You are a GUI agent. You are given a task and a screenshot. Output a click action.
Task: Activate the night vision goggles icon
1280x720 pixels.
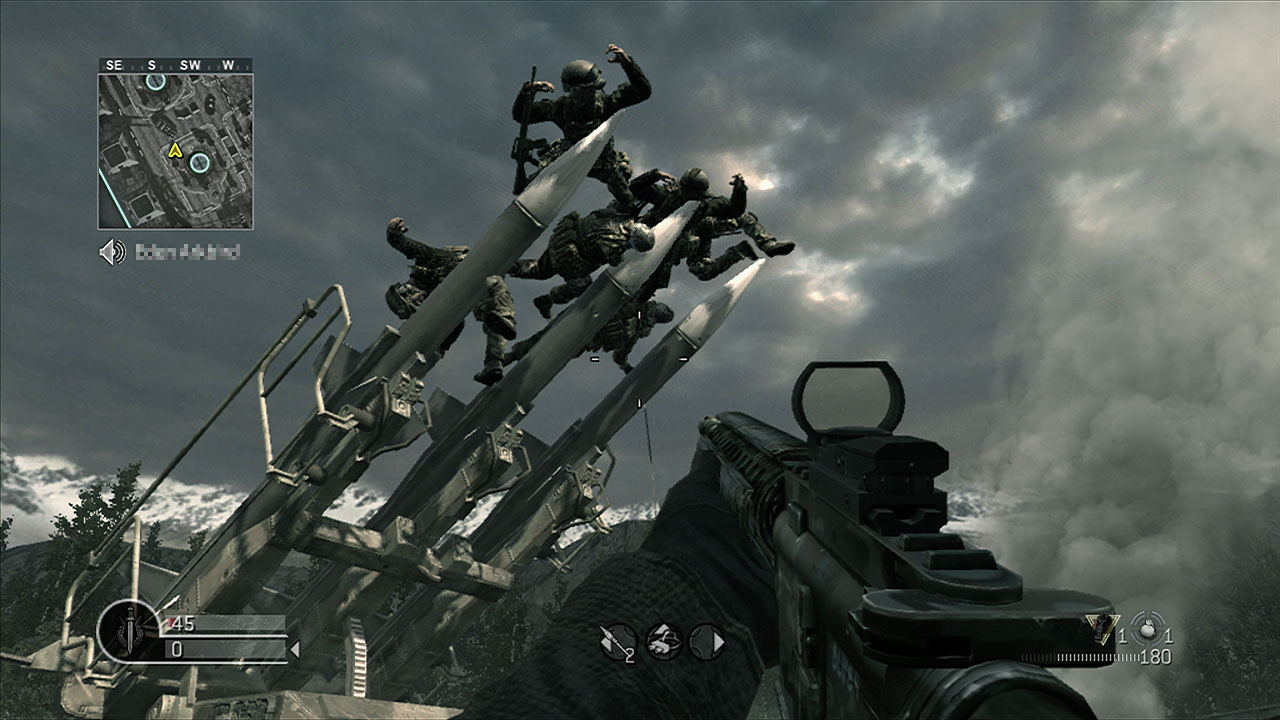(x=662, y=641)
